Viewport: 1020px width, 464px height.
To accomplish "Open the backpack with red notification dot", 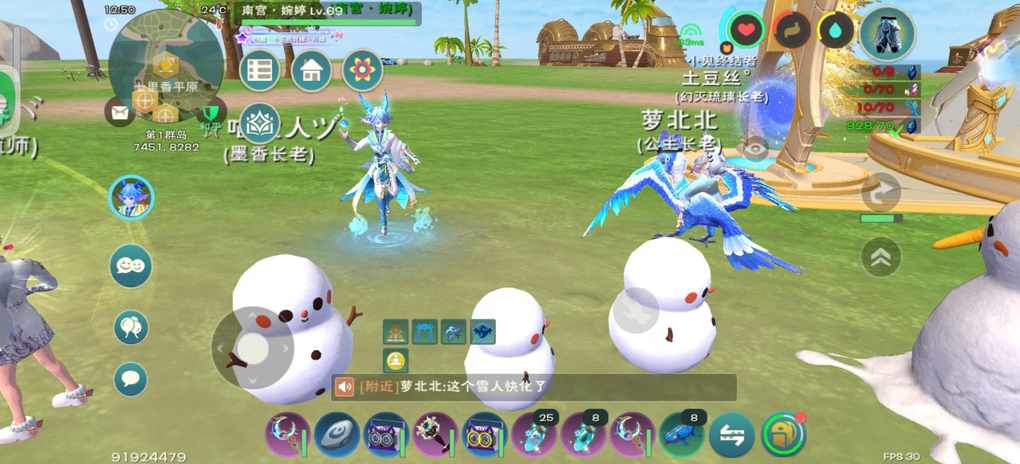I will point(783,434).
